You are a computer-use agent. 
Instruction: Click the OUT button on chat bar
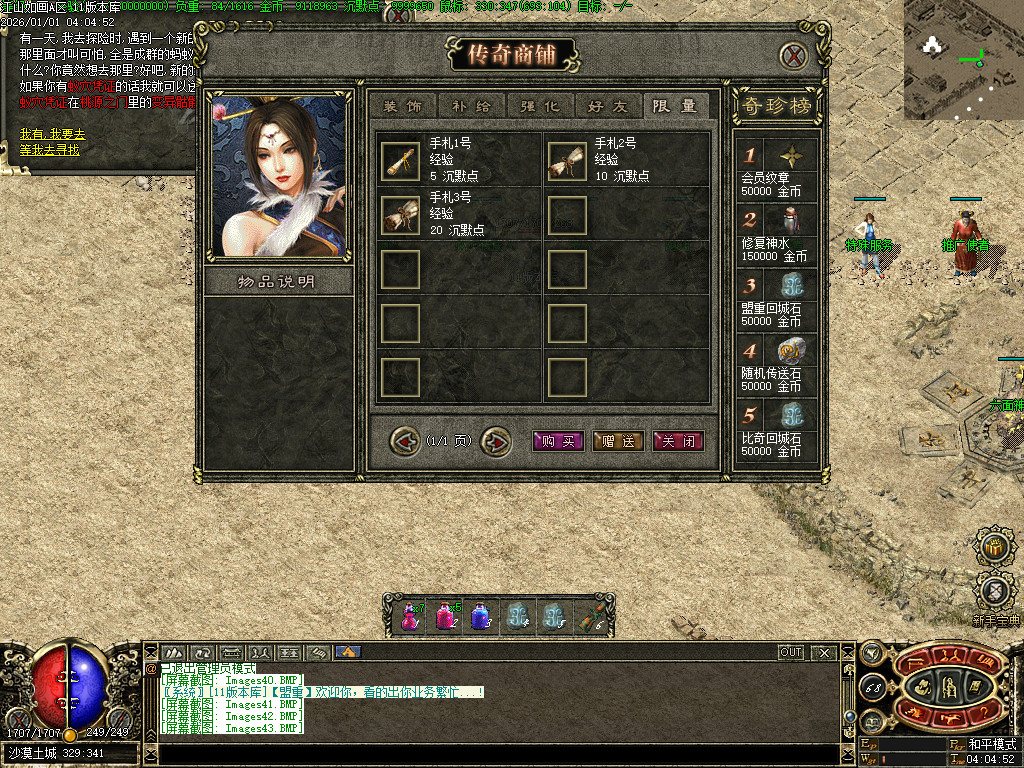click(791, 652)
